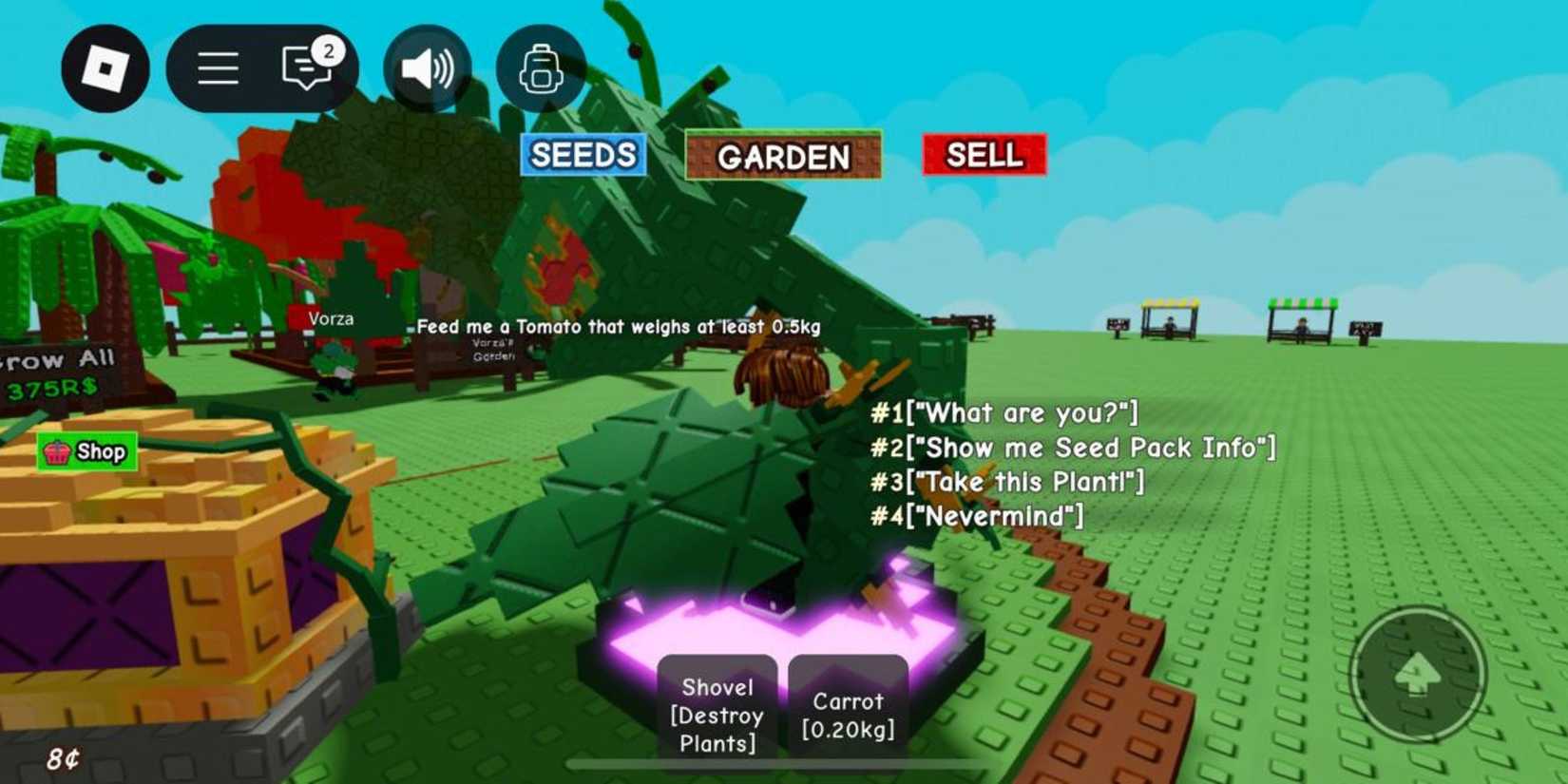The height and width of the screenshot is (784, 1568).
Task: Buy Grow All for 375R$
Action: [59, 371]
